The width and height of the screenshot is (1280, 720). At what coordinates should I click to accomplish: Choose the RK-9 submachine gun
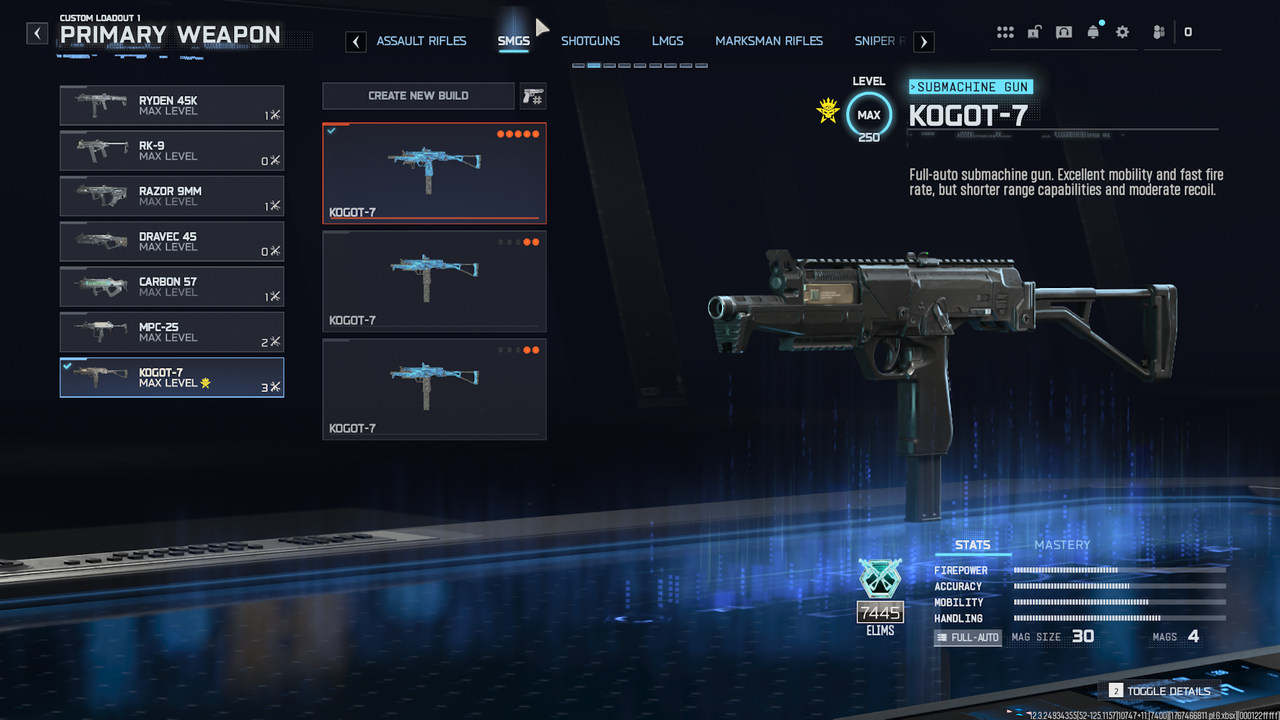click(x=171, y=151)
